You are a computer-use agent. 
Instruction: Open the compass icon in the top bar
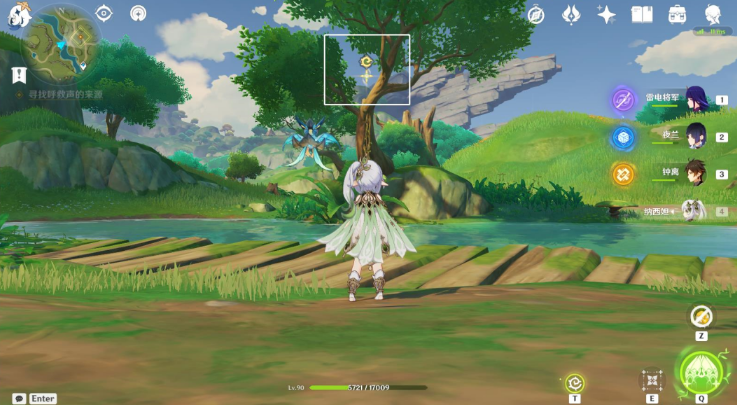click(536, 14)
